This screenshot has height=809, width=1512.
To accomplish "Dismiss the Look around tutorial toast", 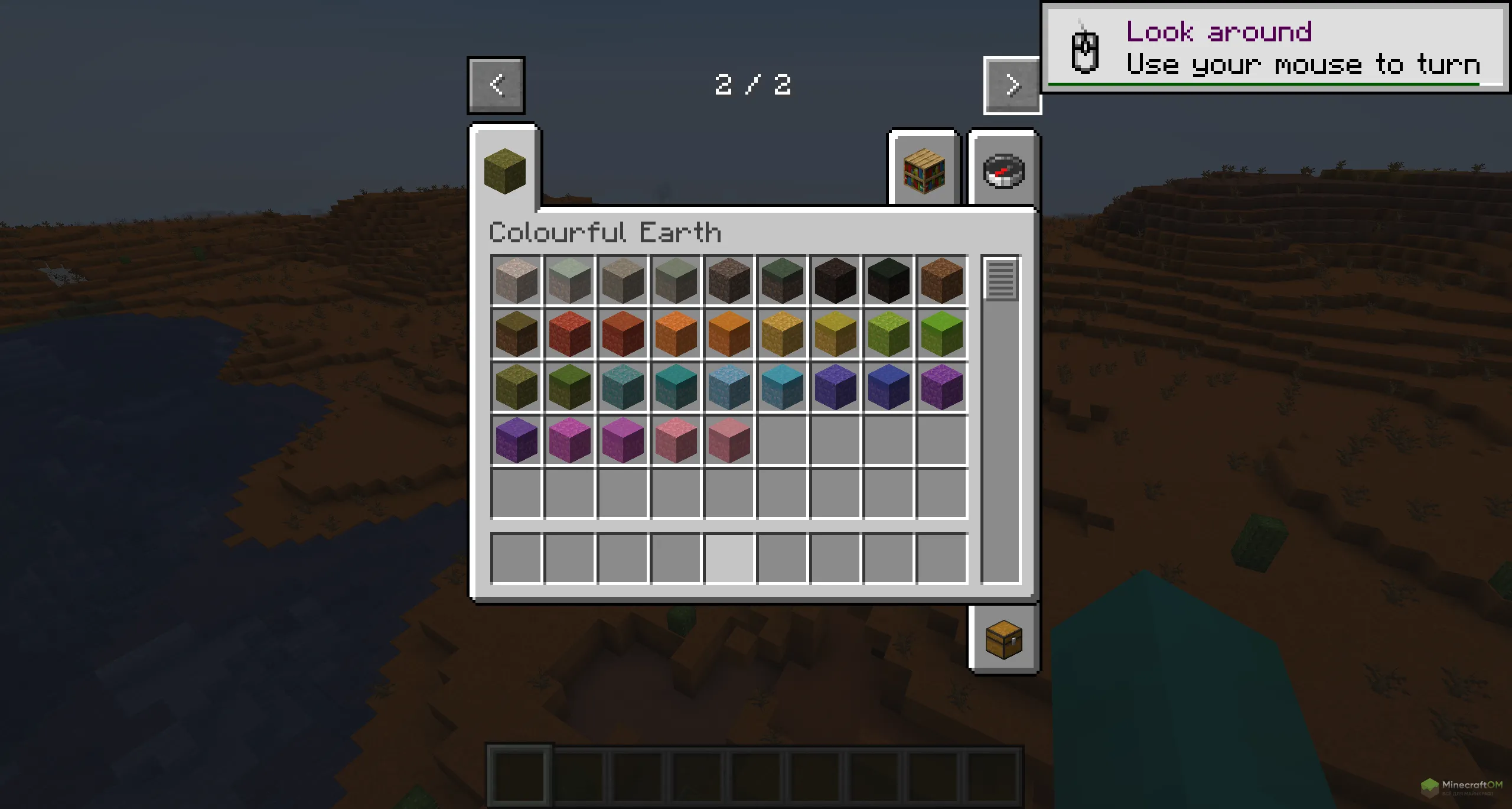I will pyautogui.click(x=1275, y=47).
